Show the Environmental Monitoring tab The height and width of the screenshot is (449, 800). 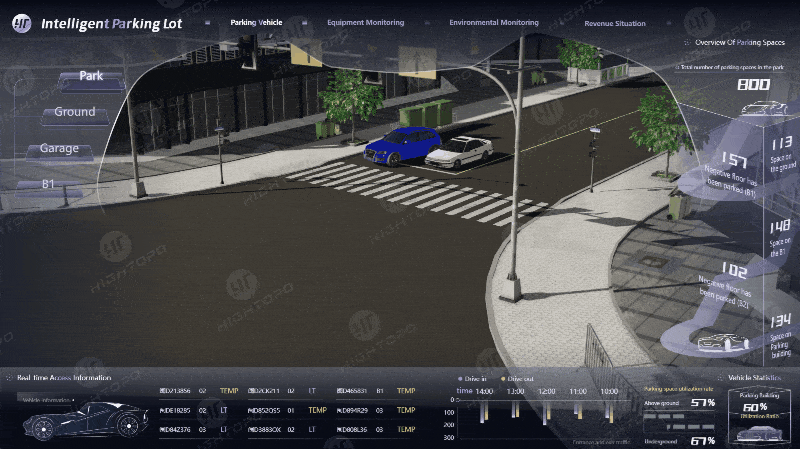[x=493, y=22]
